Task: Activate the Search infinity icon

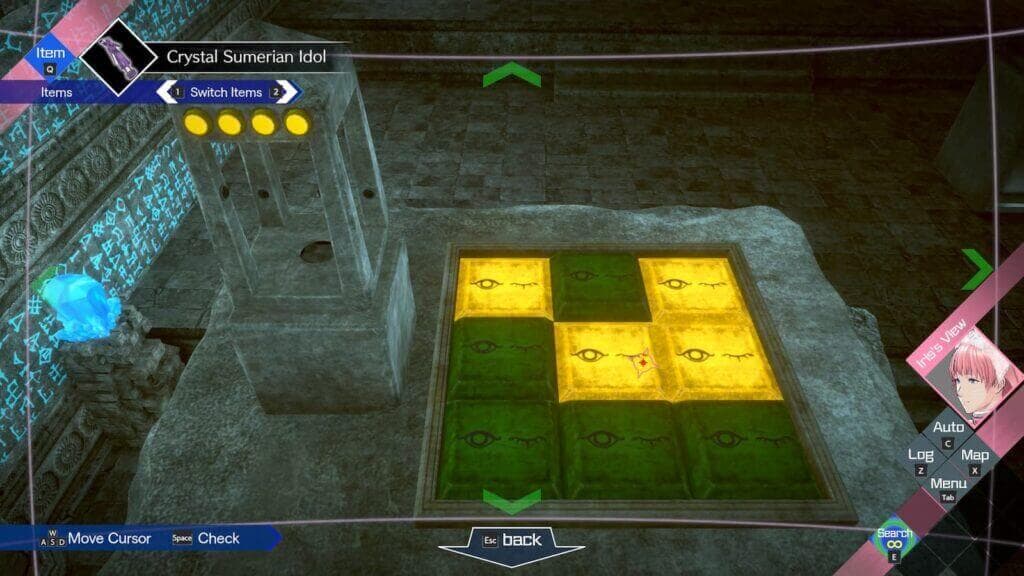Action: 894,541
